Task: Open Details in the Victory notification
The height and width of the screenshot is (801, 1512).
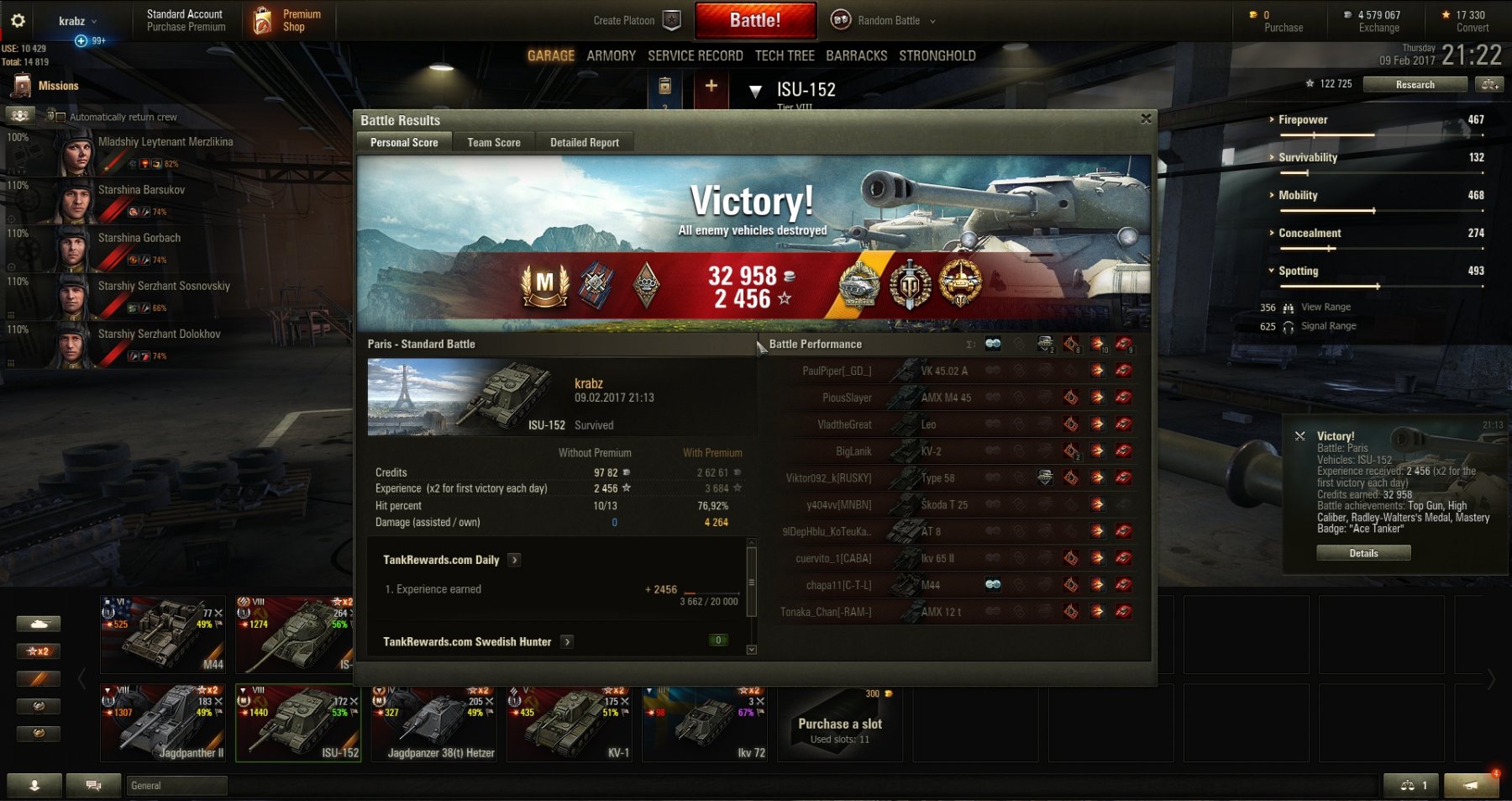Action: click(x=1362, y=553)
